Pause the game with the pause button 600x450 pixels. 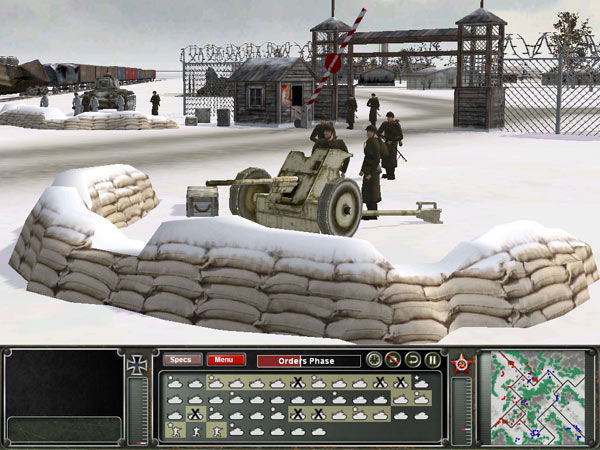click(x=432, y=359)
